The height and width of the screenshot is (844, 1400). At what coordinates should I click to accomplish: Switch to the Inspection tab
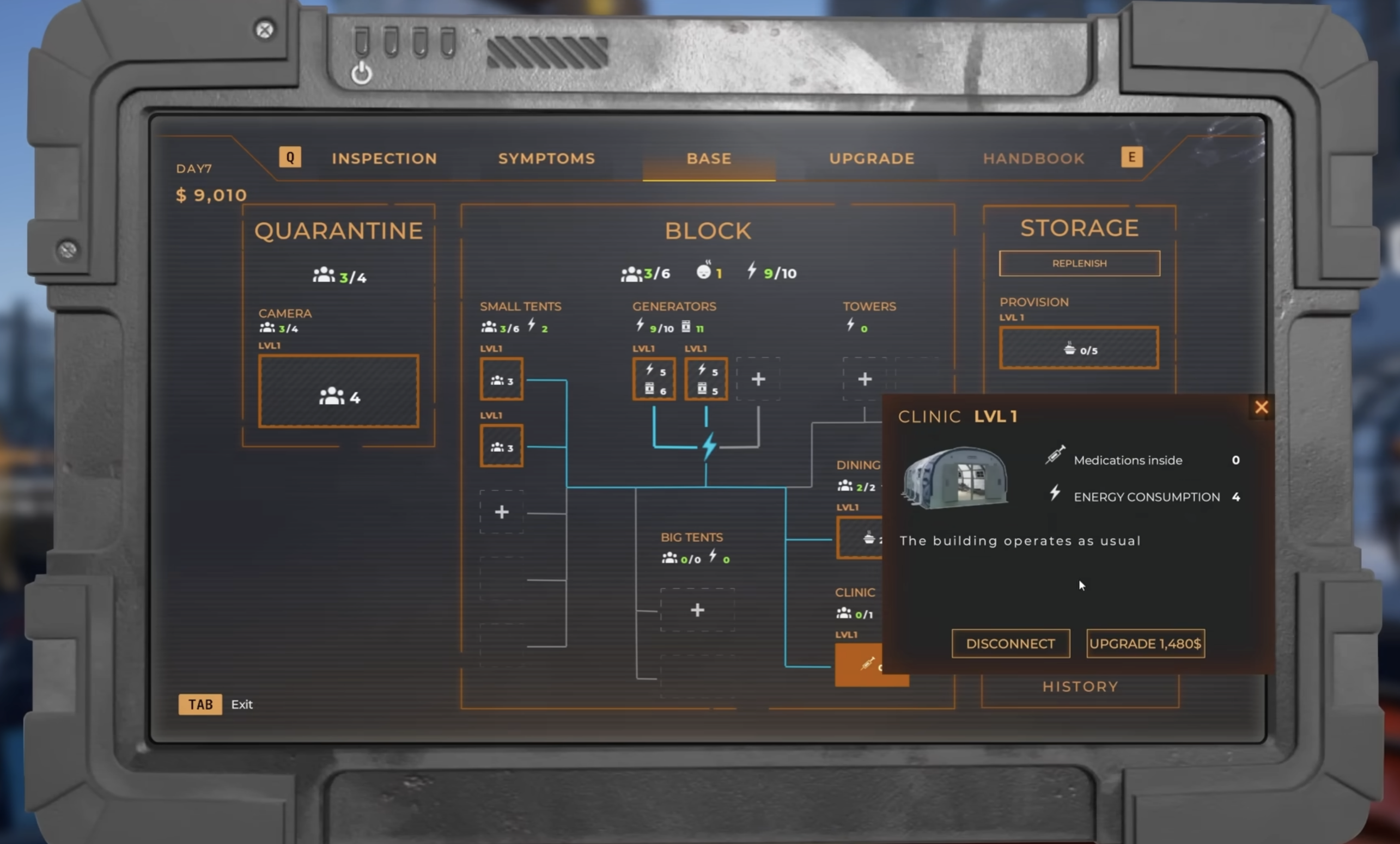tap(384, 158)
